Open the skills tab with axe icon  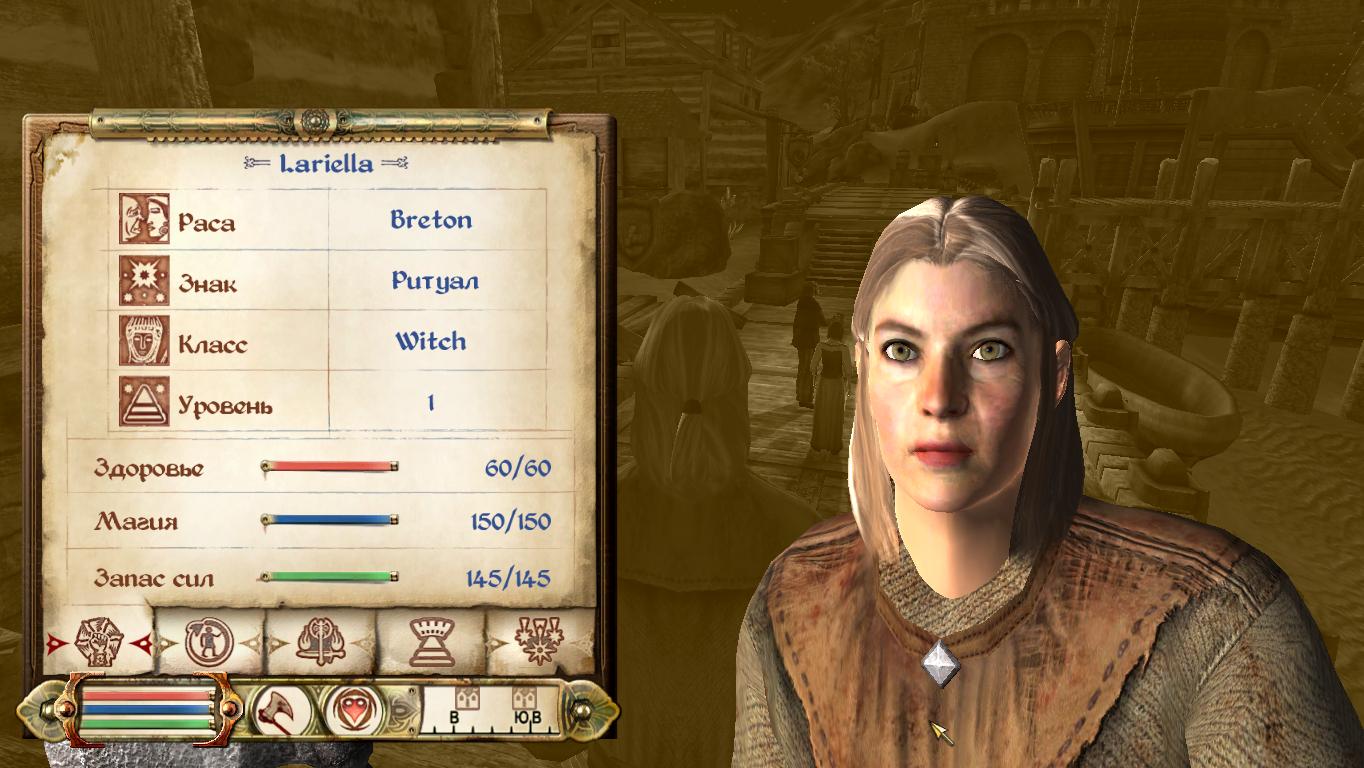pyautogui.click(x=321, y=643)
